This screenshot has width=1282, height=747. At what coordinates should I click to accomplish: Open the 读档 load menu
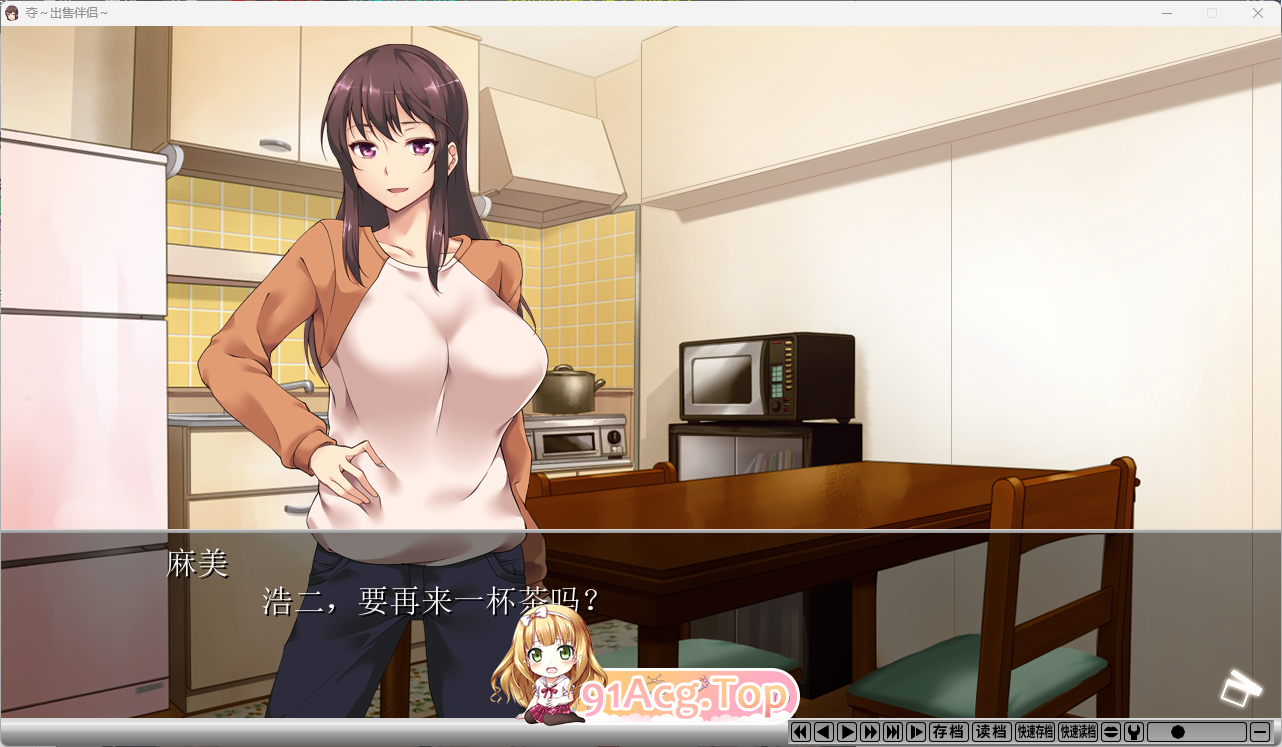click(991, 732)
